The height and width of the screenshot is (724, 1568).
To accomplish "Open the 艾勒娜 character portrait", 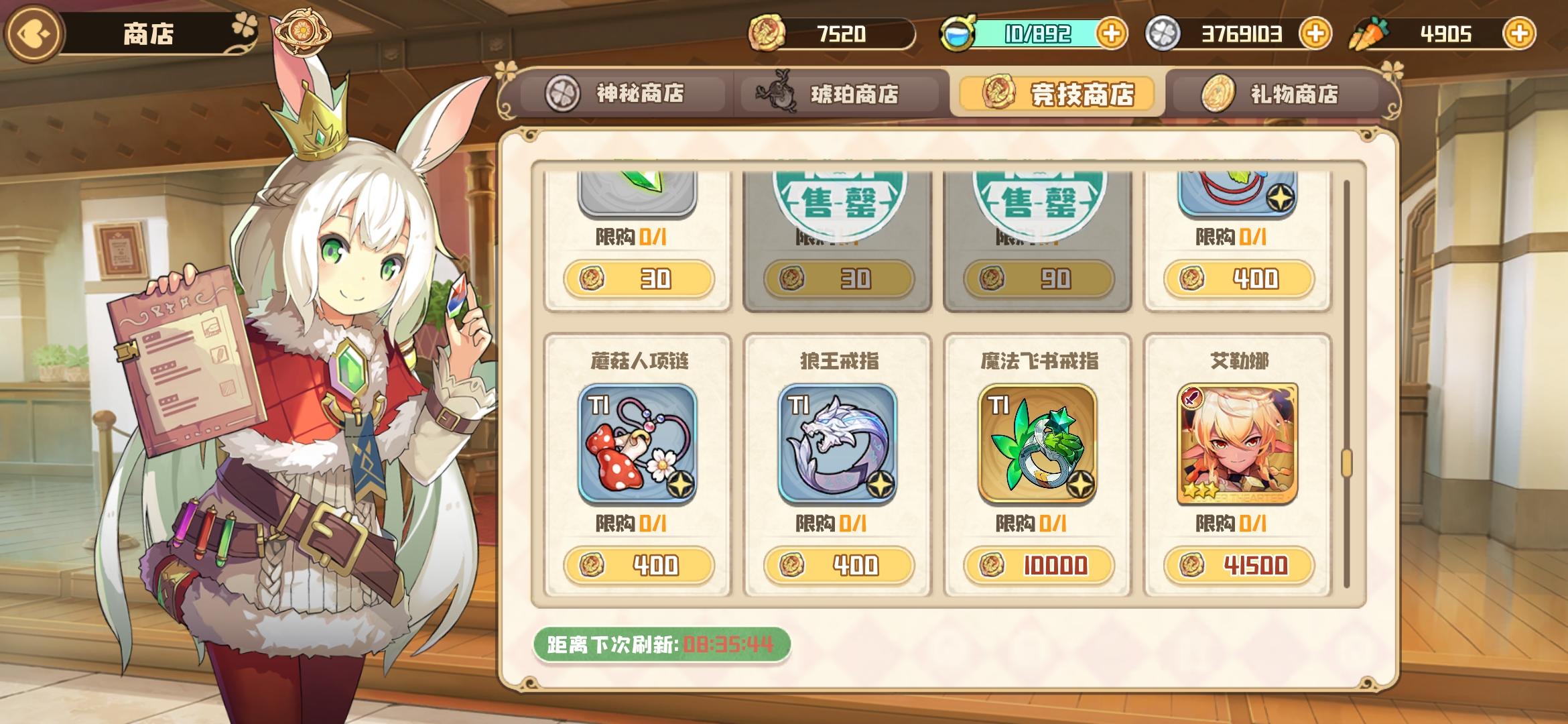I will click(1237, 442).
